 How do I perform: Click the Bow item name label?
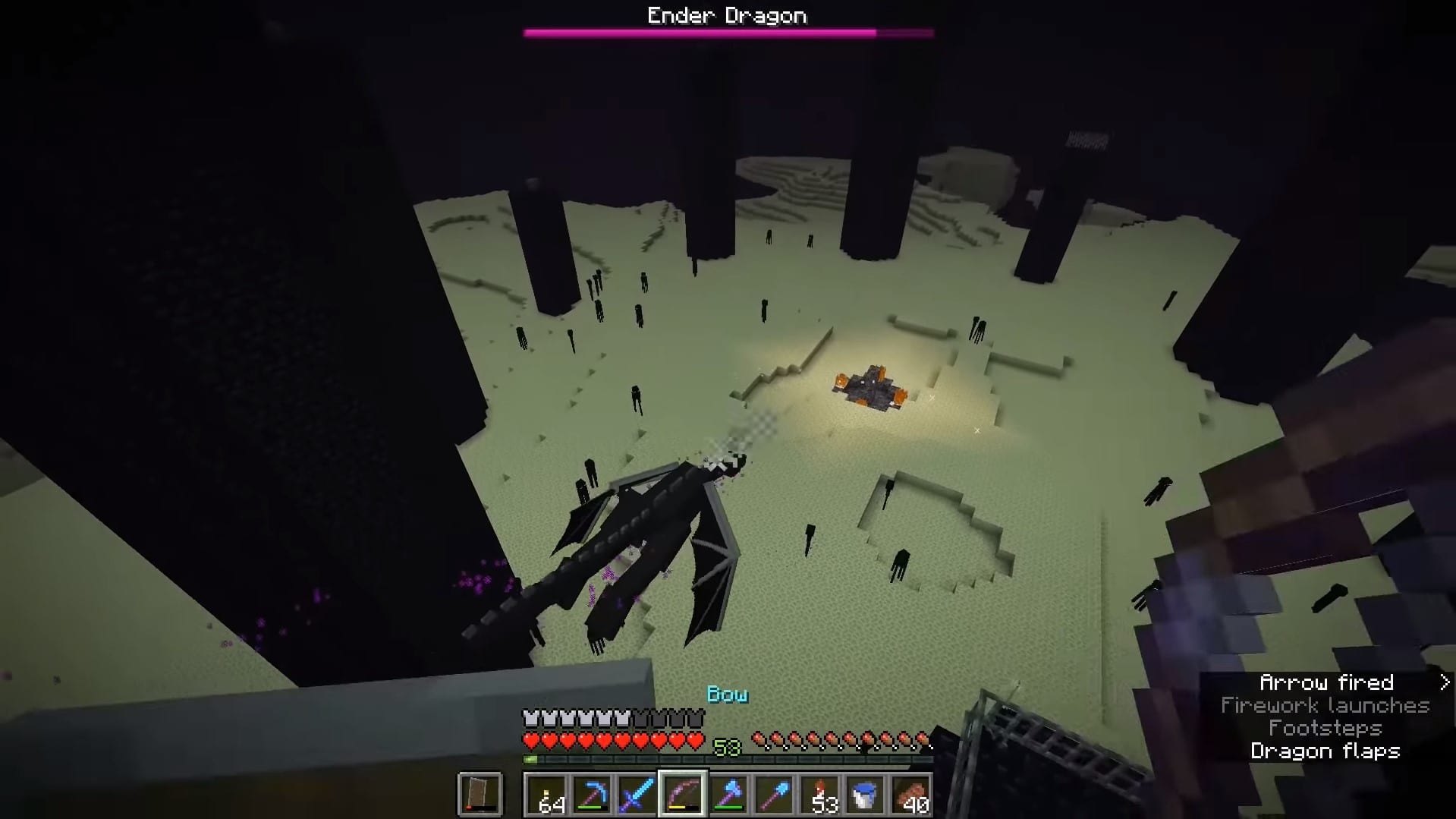pos(727,693)
